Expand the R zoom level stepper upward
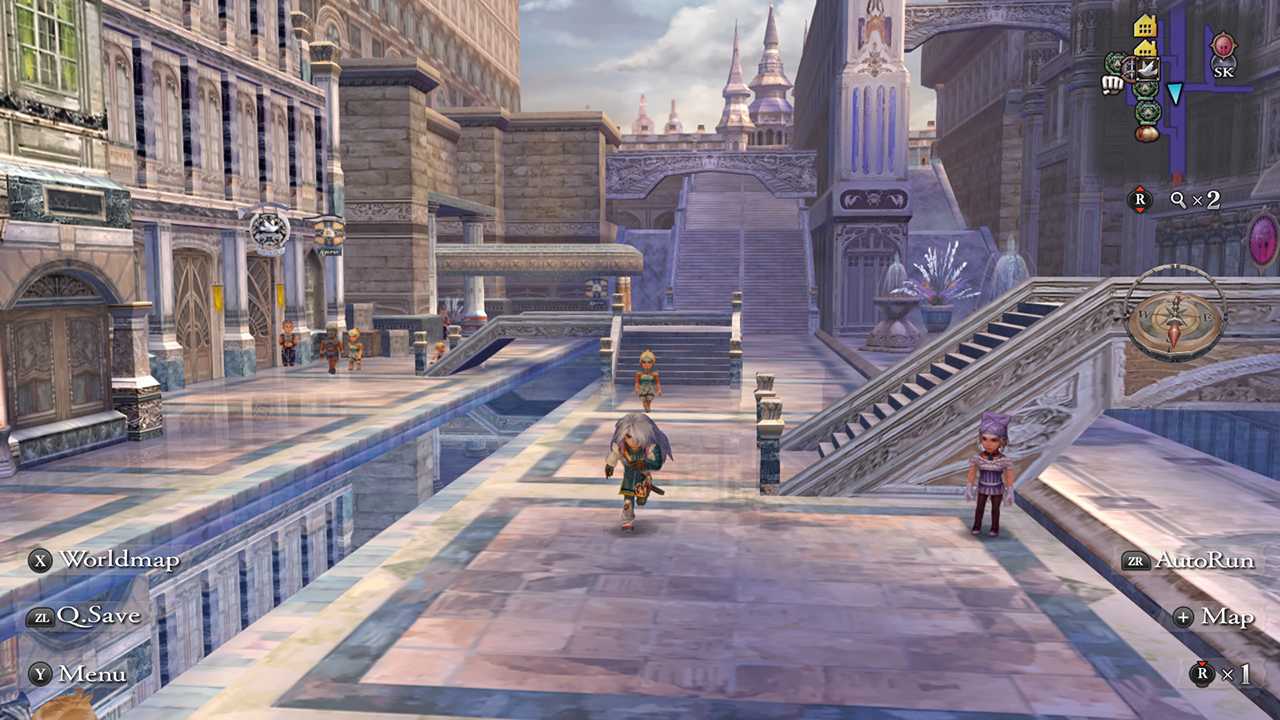This screenshot has height=720, width=1280. (1140, 186)
